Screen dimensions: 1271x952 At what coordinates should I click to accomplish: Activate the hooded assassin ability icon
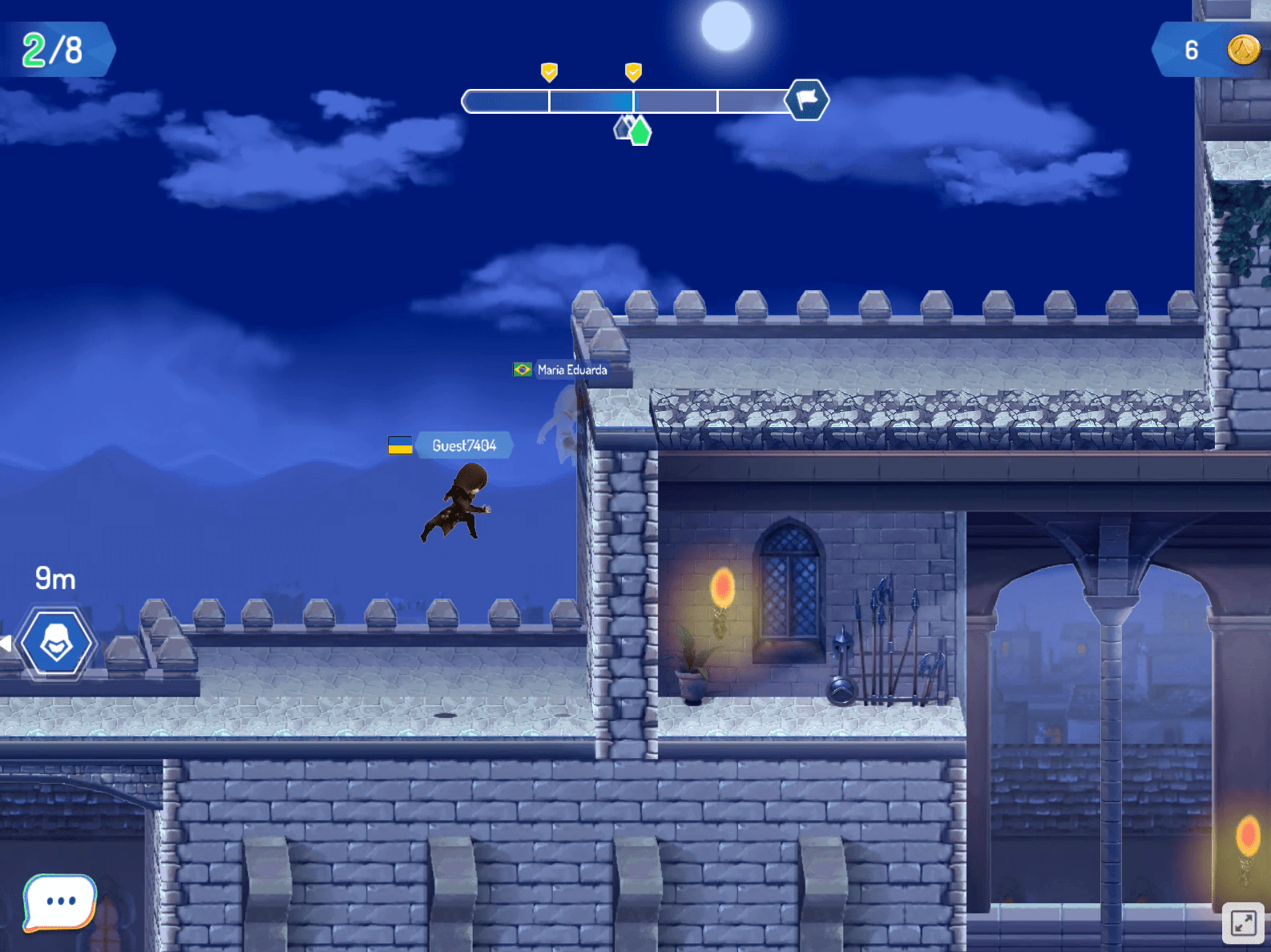coord(57,643)
